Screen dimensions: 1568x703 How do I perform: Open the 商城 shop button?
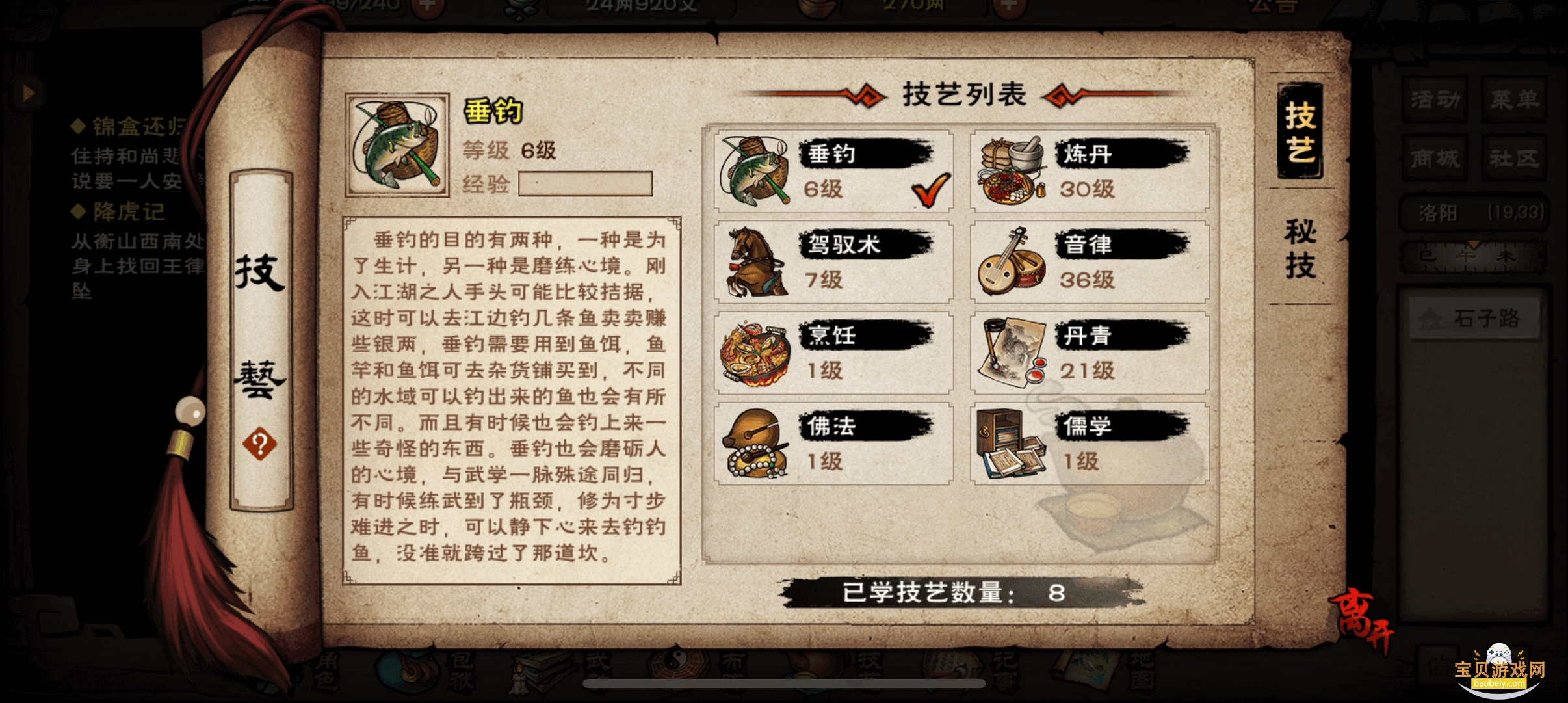pos(1435,158)
